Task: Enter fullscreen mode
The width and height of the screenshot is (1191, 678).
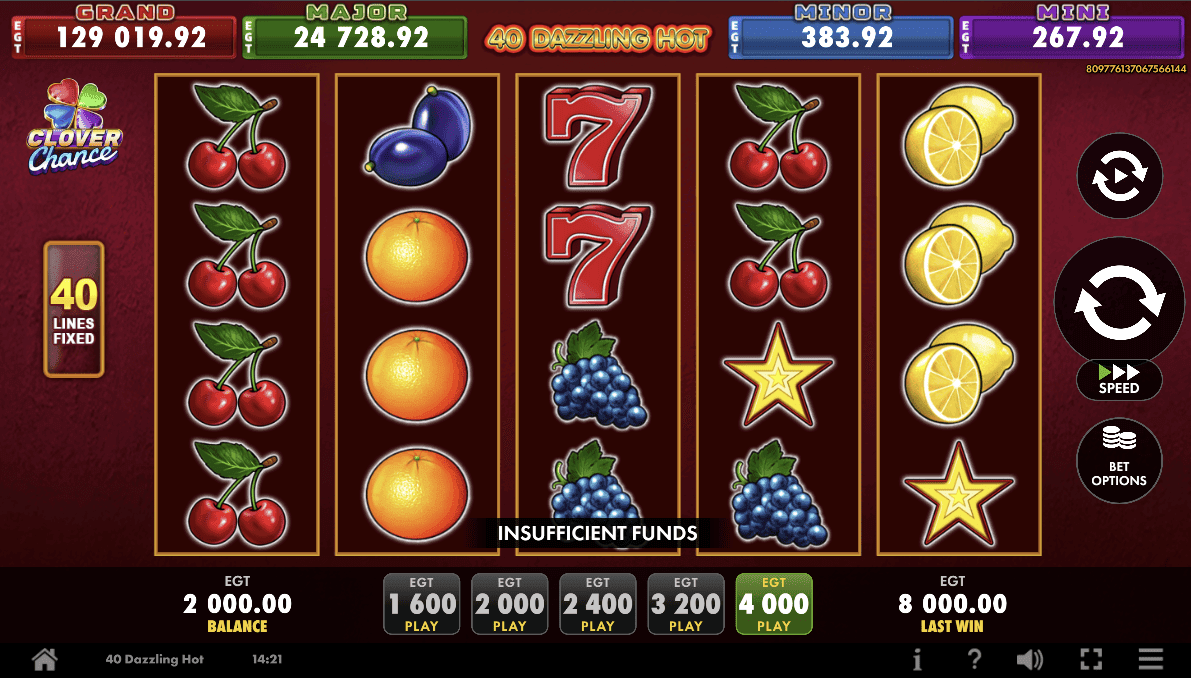Action: click(1091, 660)
